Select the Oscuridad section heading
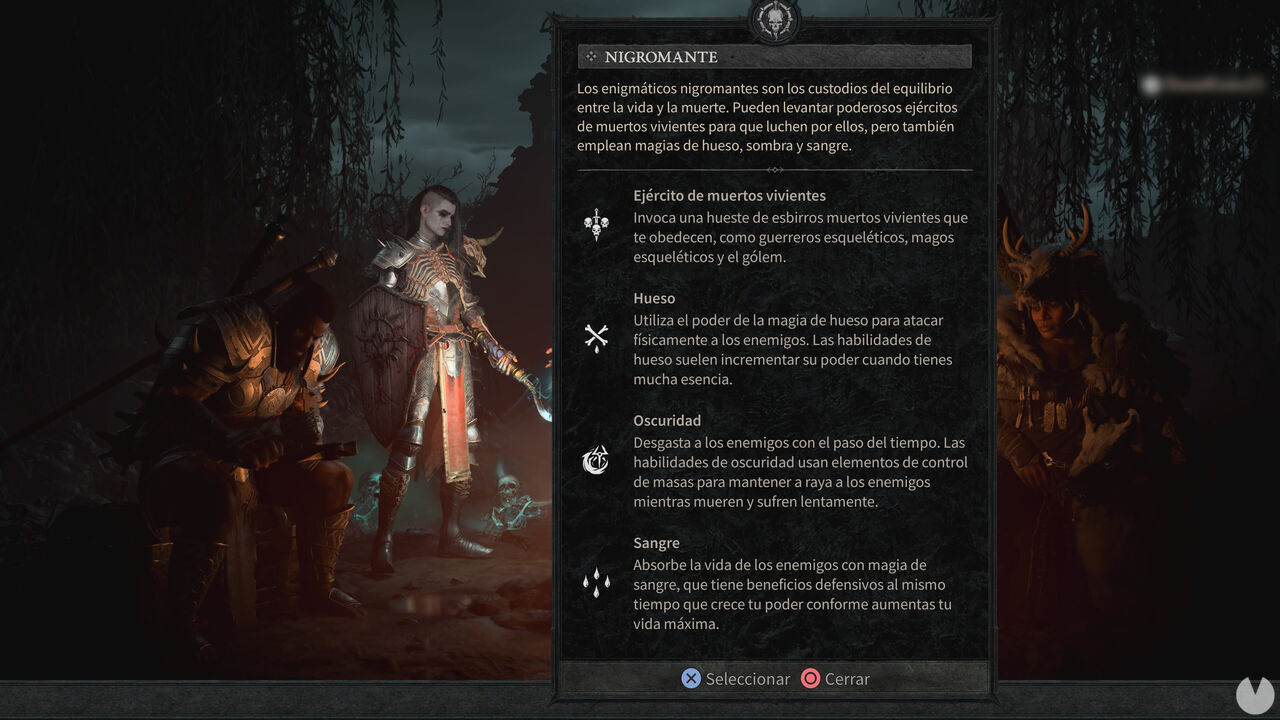1280x720 pixels. point(667,420)
